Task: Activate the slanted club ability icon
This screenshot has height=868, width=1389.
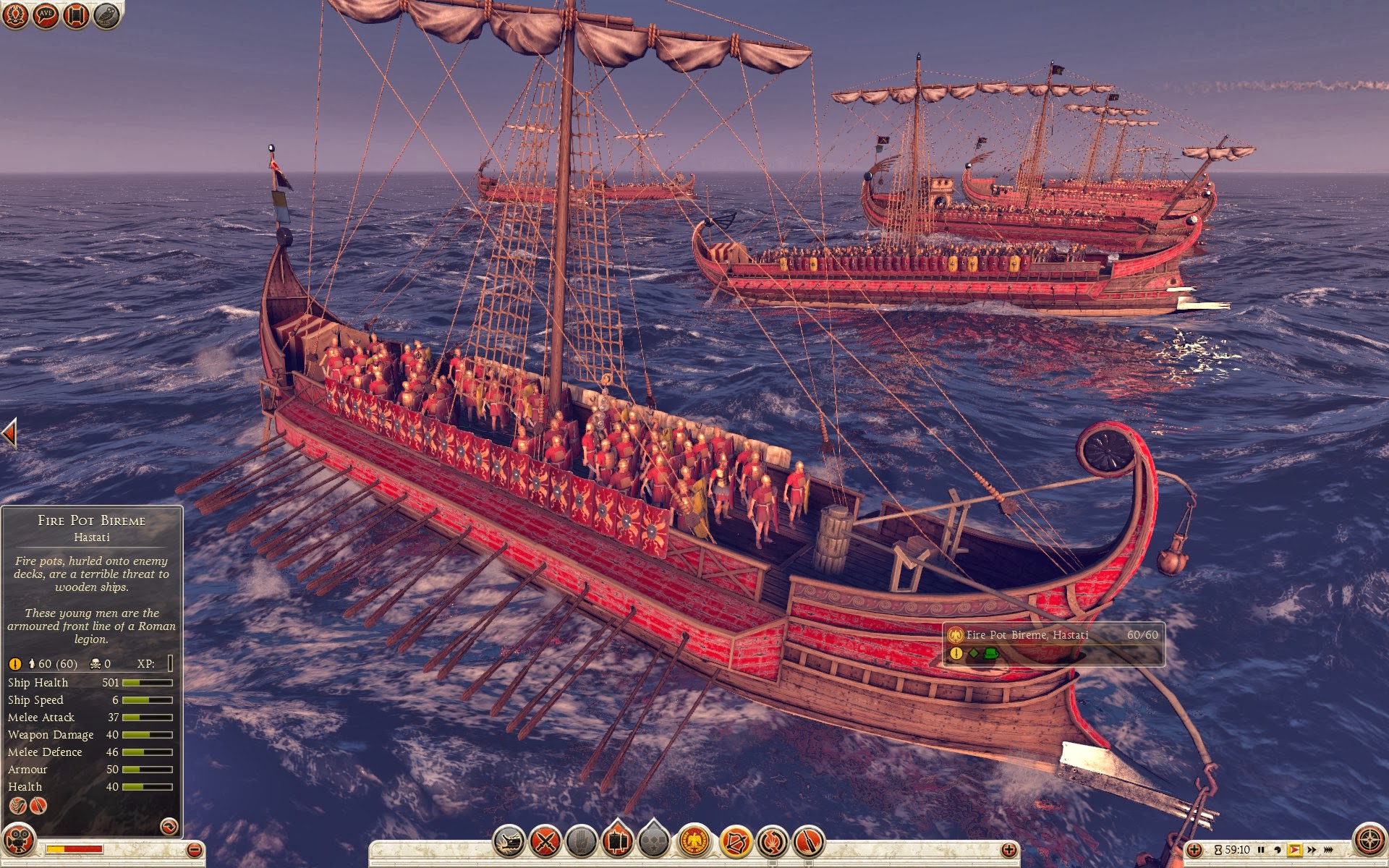Action: [808, 842]
